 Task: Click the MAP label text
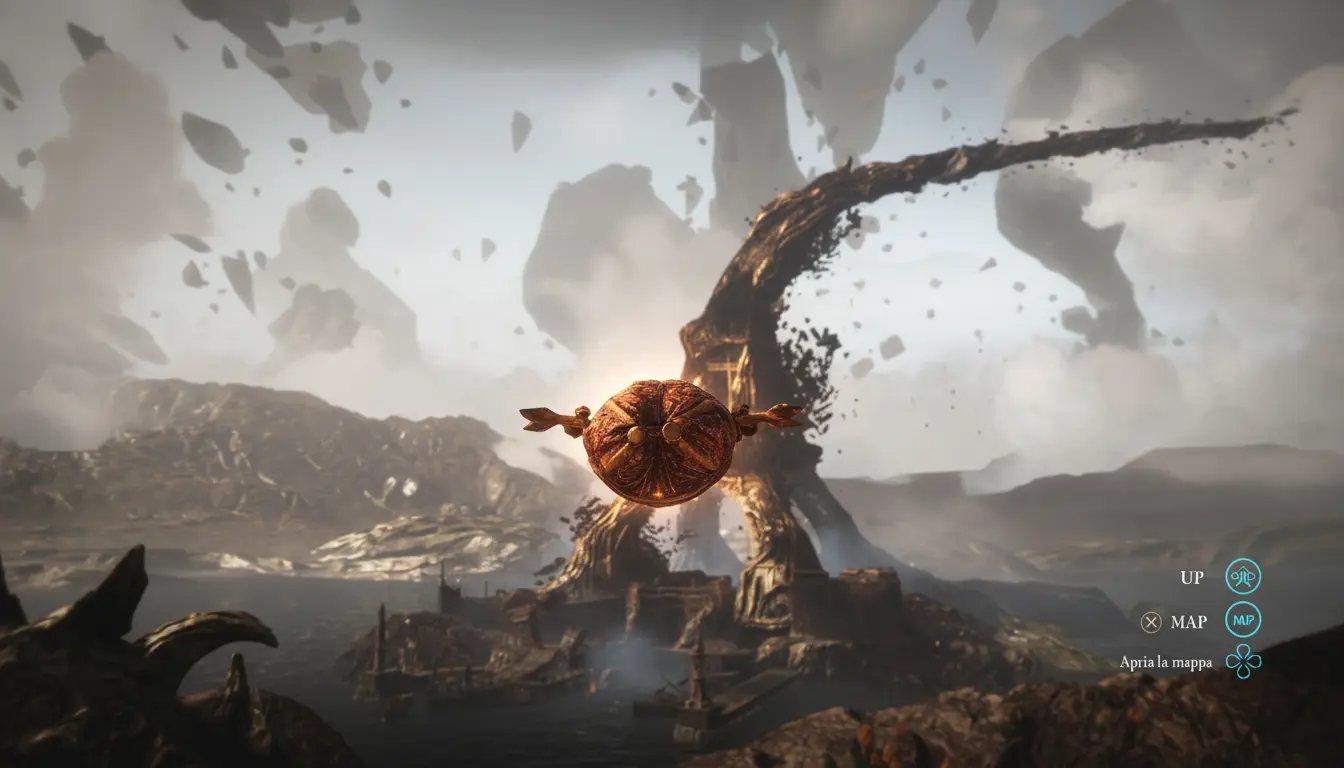pyautogui.click(x=1188, y=621)
